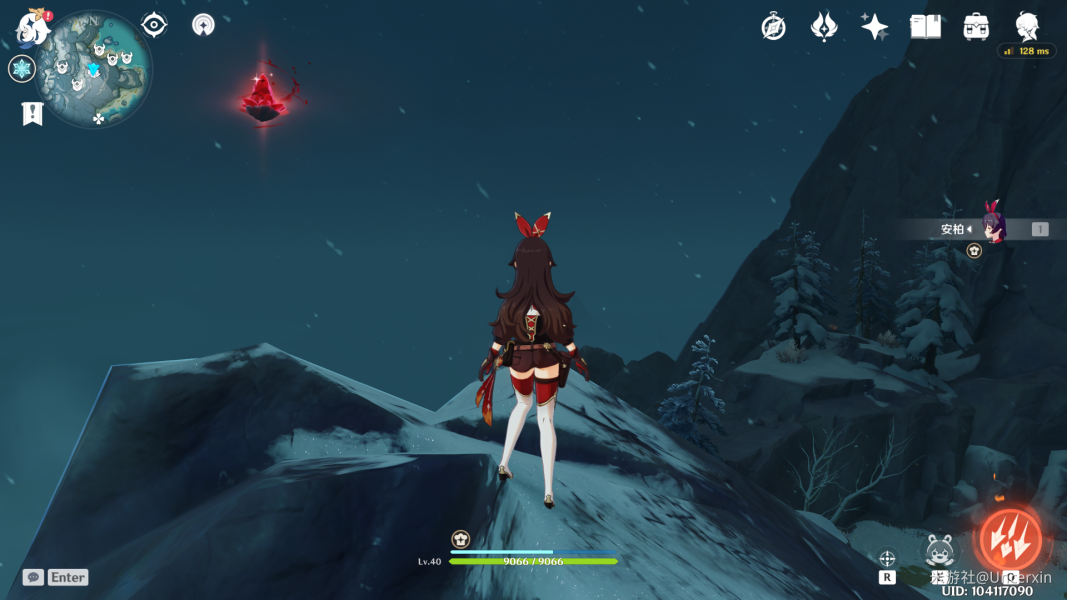Open the winged emblem icon in top bar
The width and height of the screenshot is (1067, 600).
(824, 27)
